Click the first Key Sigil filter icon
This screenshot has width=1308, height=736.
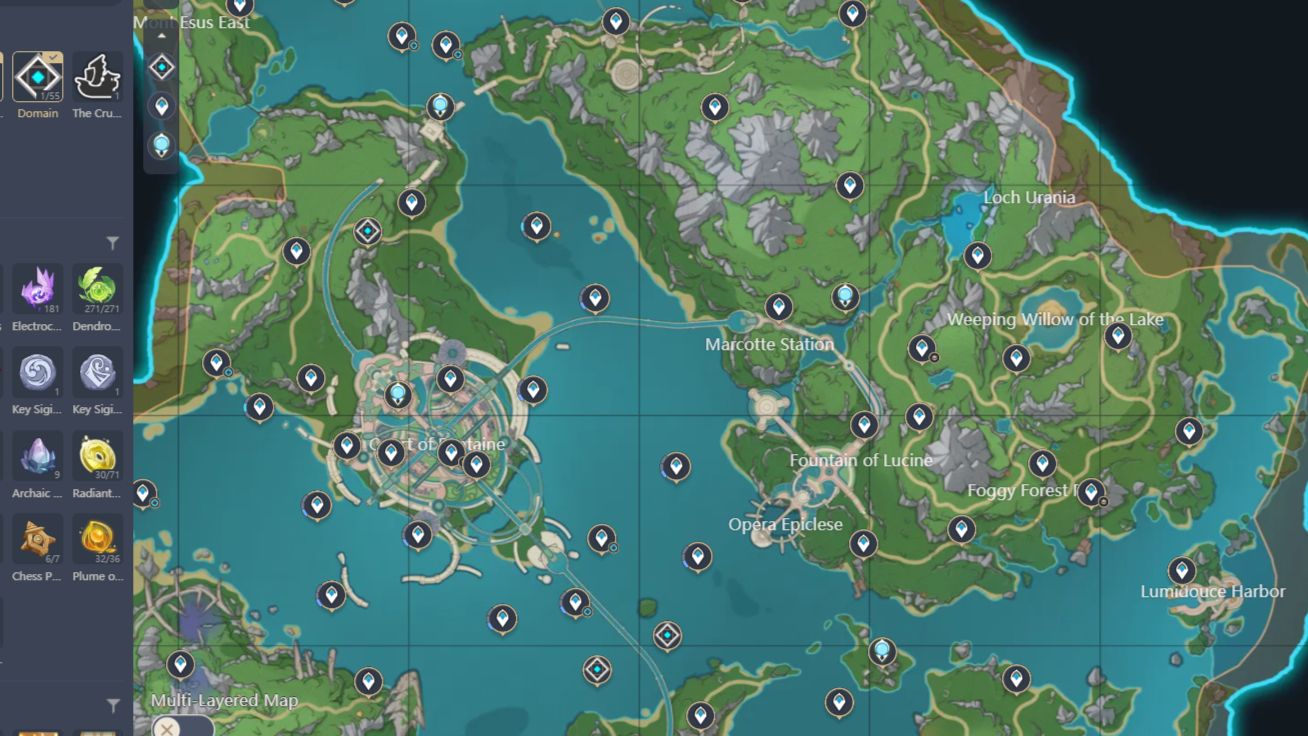click(37, 371)
